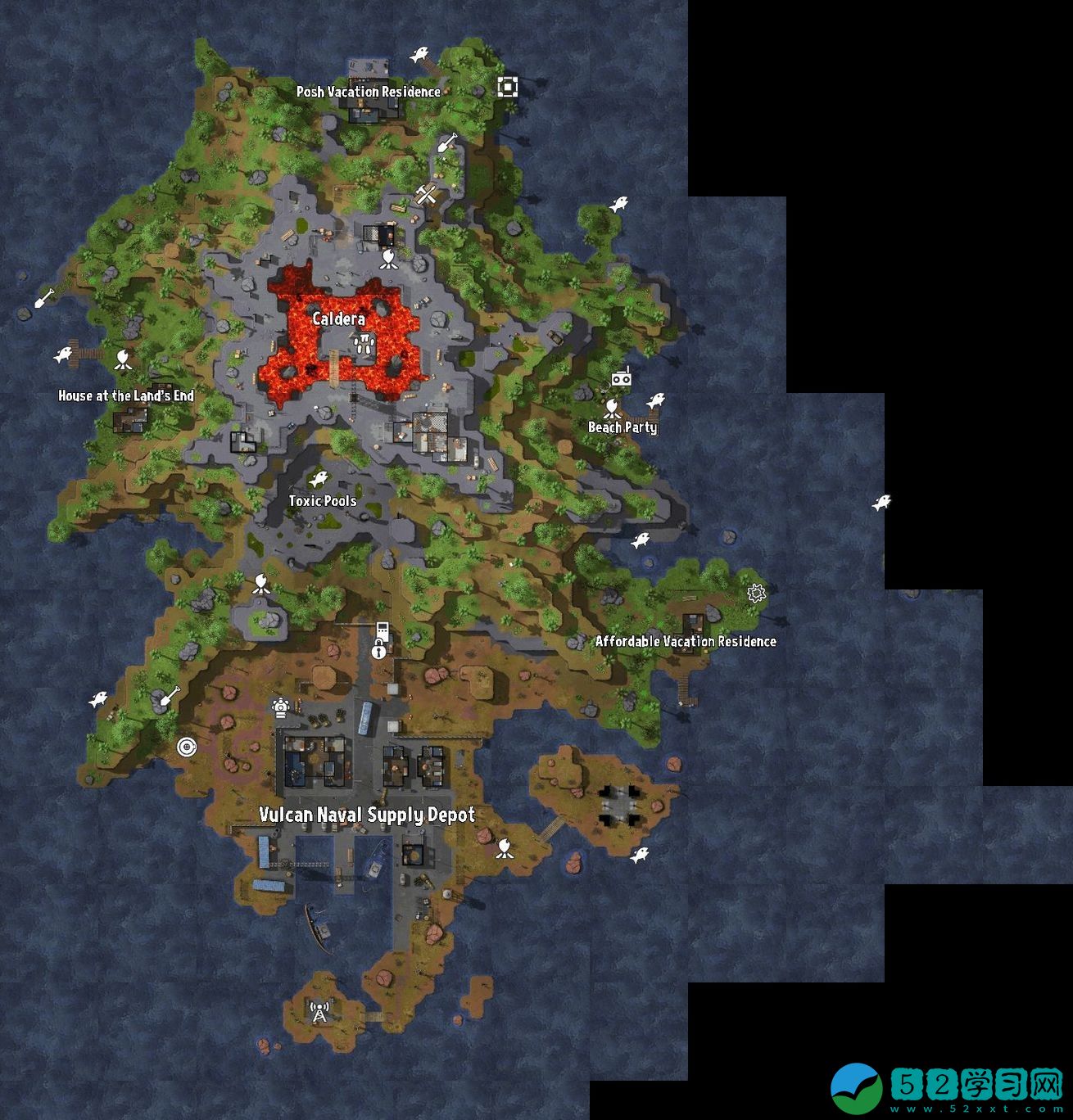Click the fish marker at Toxic Pools

pyautogui.click(x=318, y=477)
